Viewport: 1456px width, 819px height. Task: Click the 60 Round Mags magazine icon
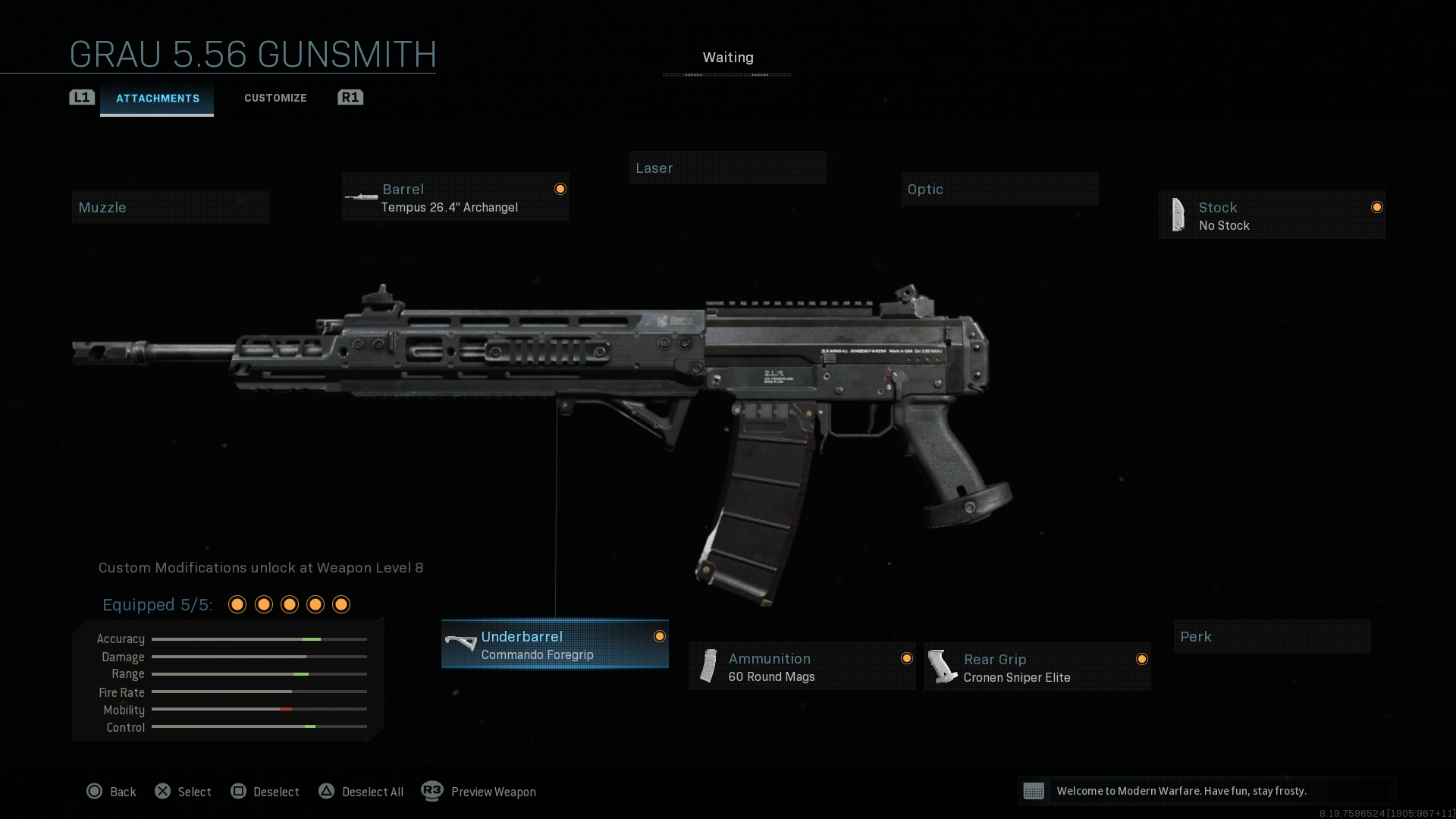(x=709, y=666)
